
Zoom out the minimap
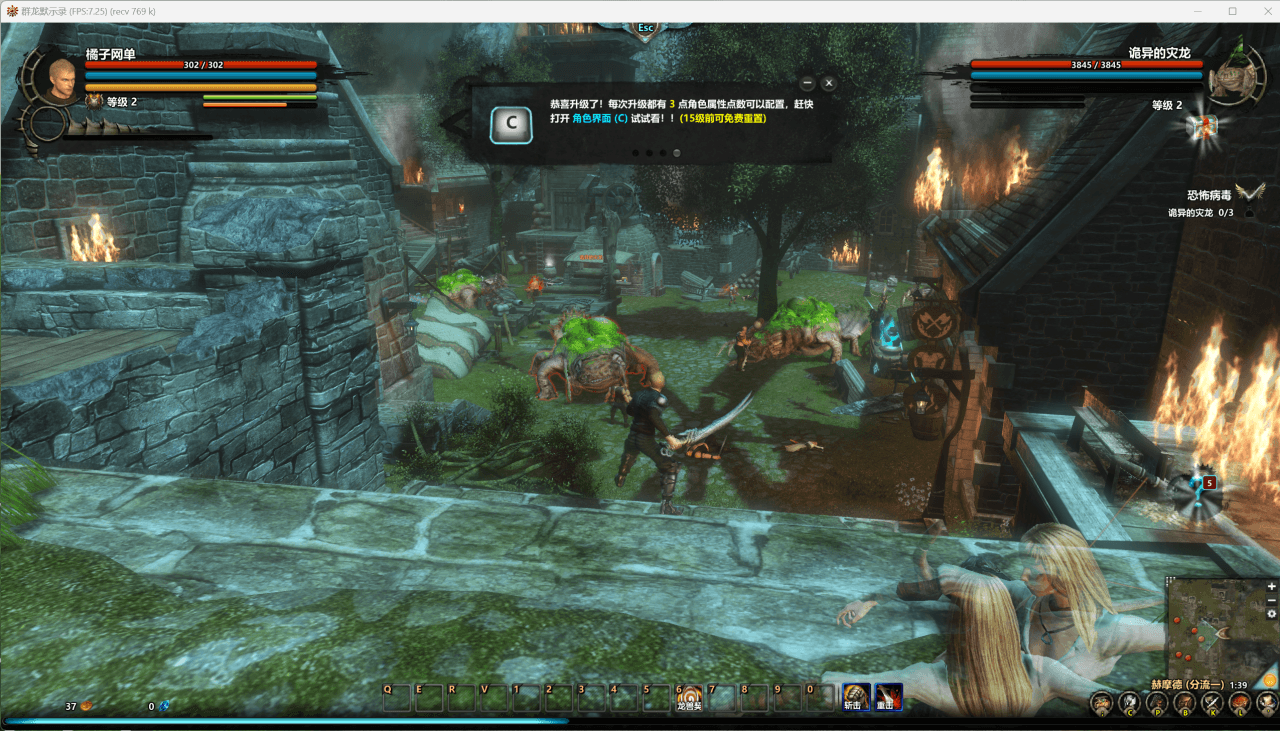(1272, 600)
